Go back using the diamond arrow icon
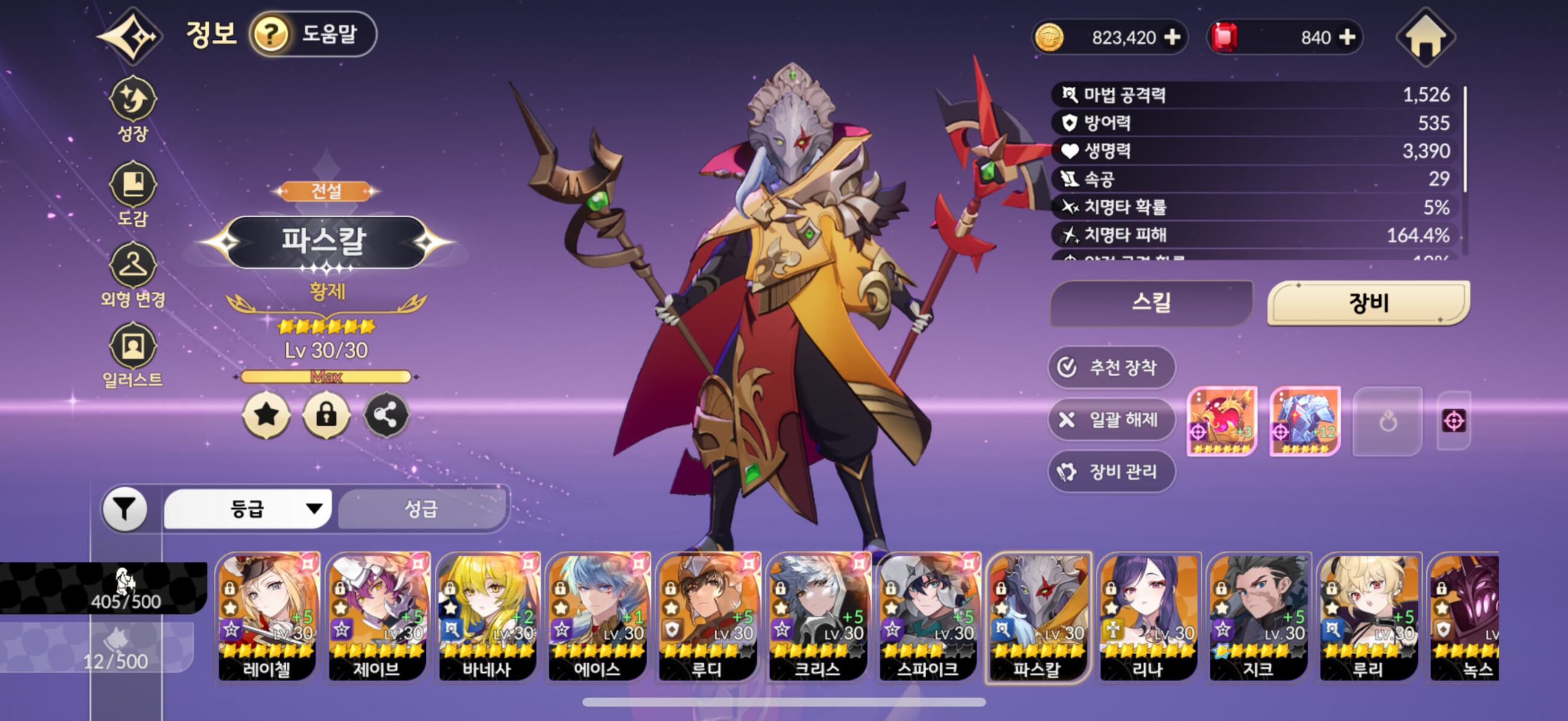1568x721 pixels. pyautogui.click(x=130, y=37)
